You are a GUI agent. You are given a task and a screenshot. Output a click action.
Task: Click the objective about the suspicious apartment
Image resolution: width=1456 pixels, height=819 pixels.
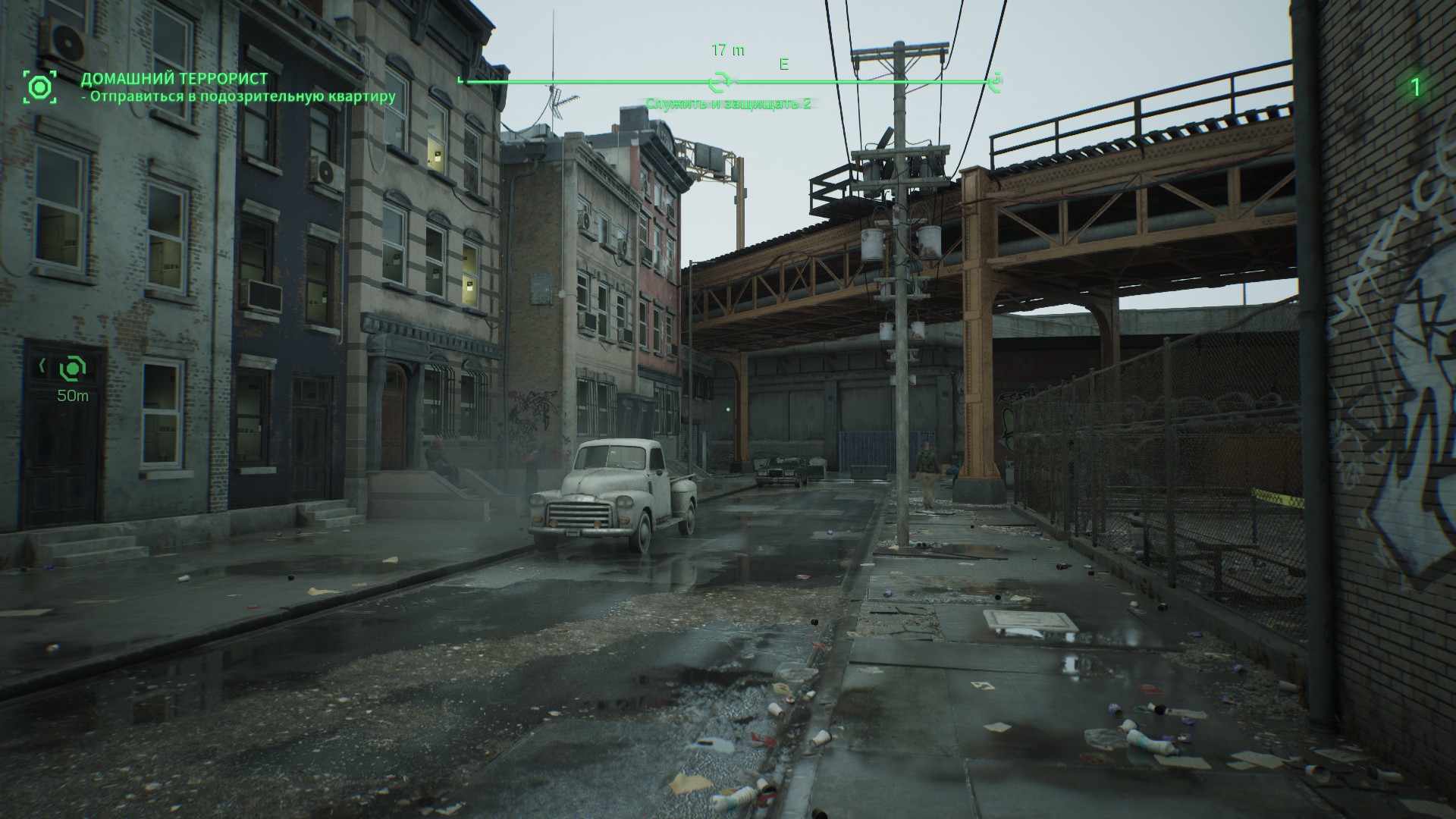click(x=239, y=96)
